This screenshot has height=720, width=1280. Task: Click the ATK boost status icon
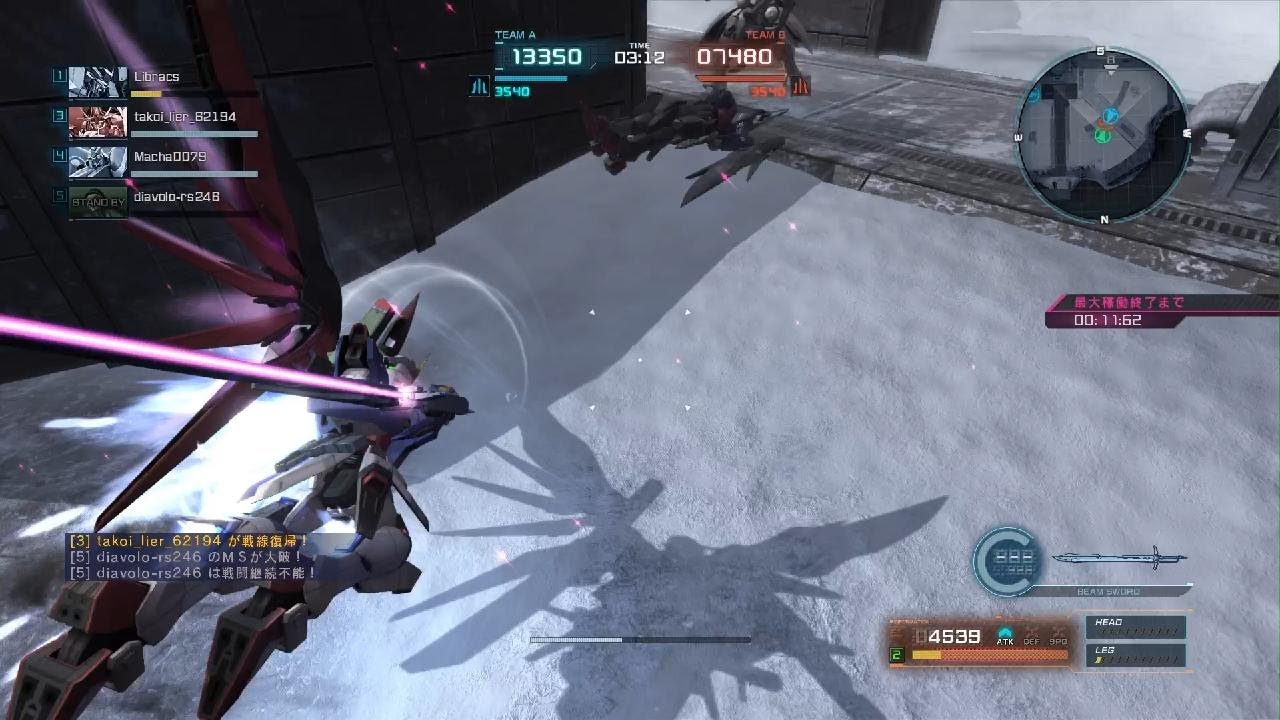[1005, 635]
